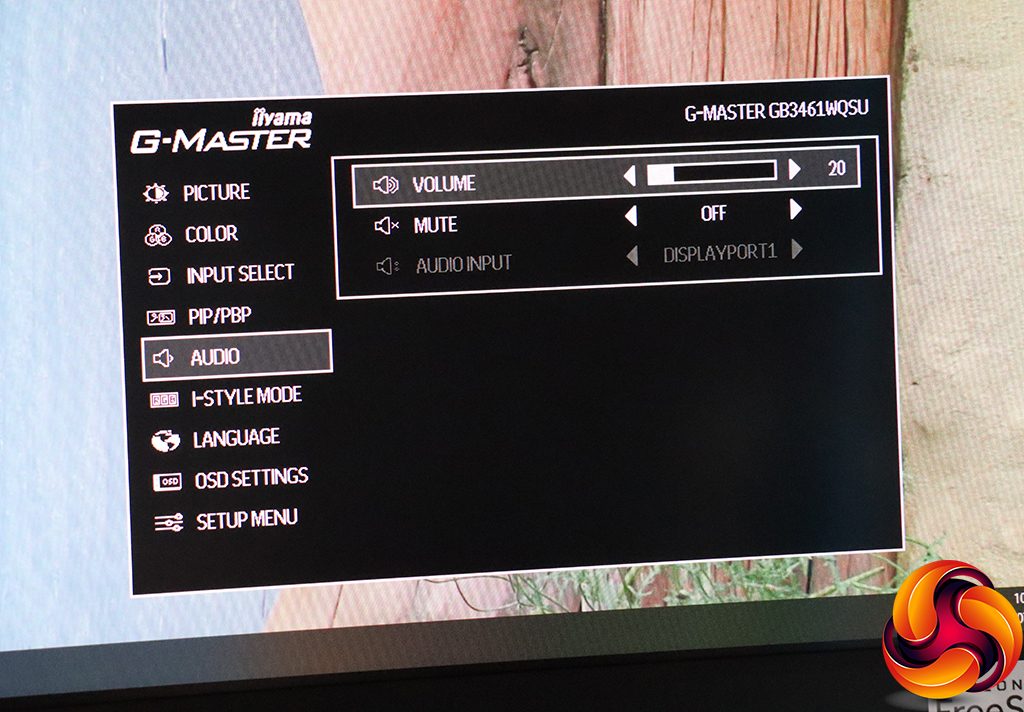Screen dimensions: 1024x712
Task: Click the AUDIO INPUT left arrow
Action: [631, 256]
